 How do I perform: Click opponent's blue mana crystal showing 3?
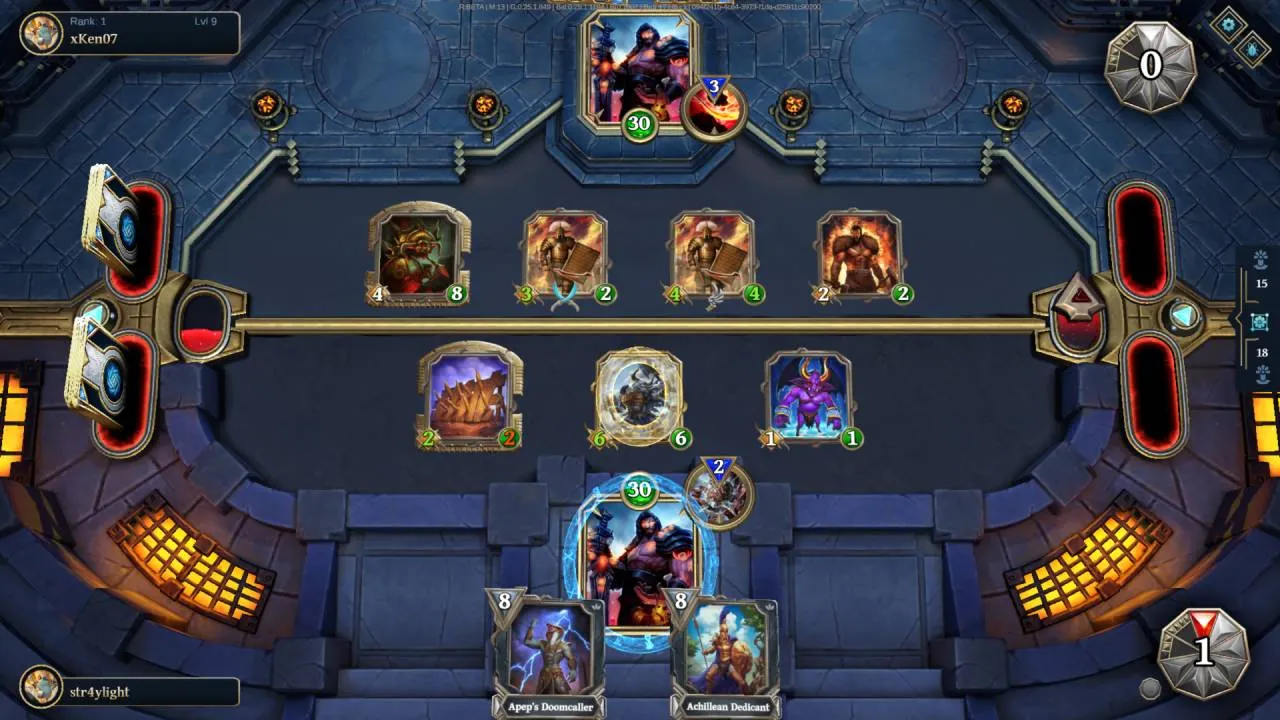(712, 87)
